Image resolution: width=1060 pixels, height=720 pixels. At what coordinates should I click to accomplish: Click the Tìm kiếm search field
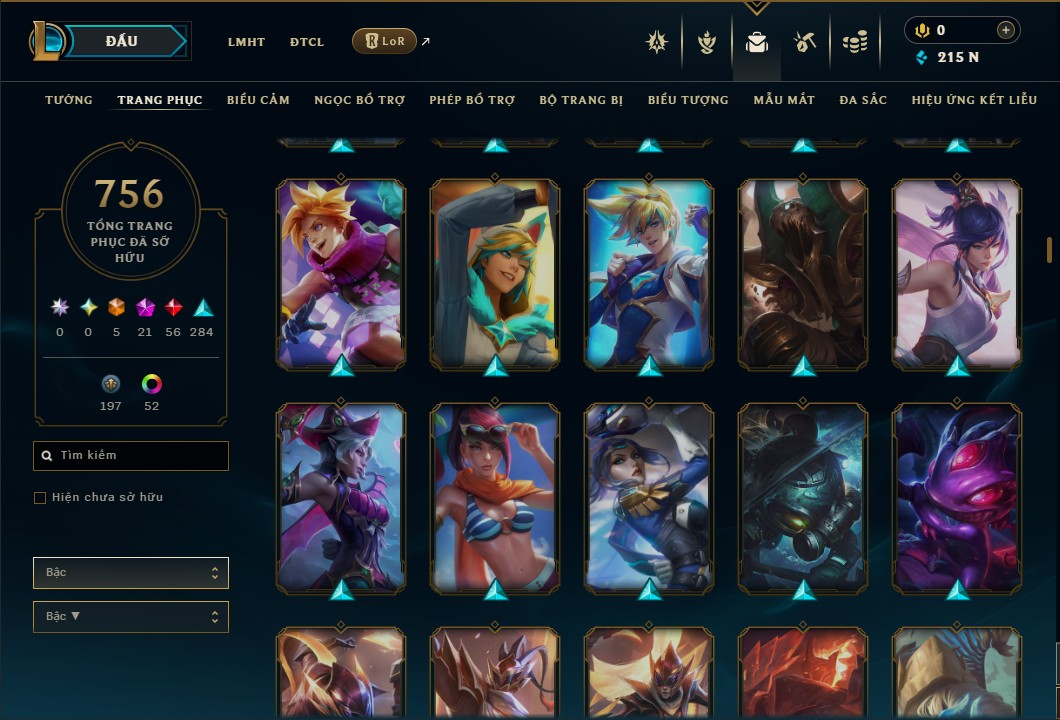[x=131, y=456]
